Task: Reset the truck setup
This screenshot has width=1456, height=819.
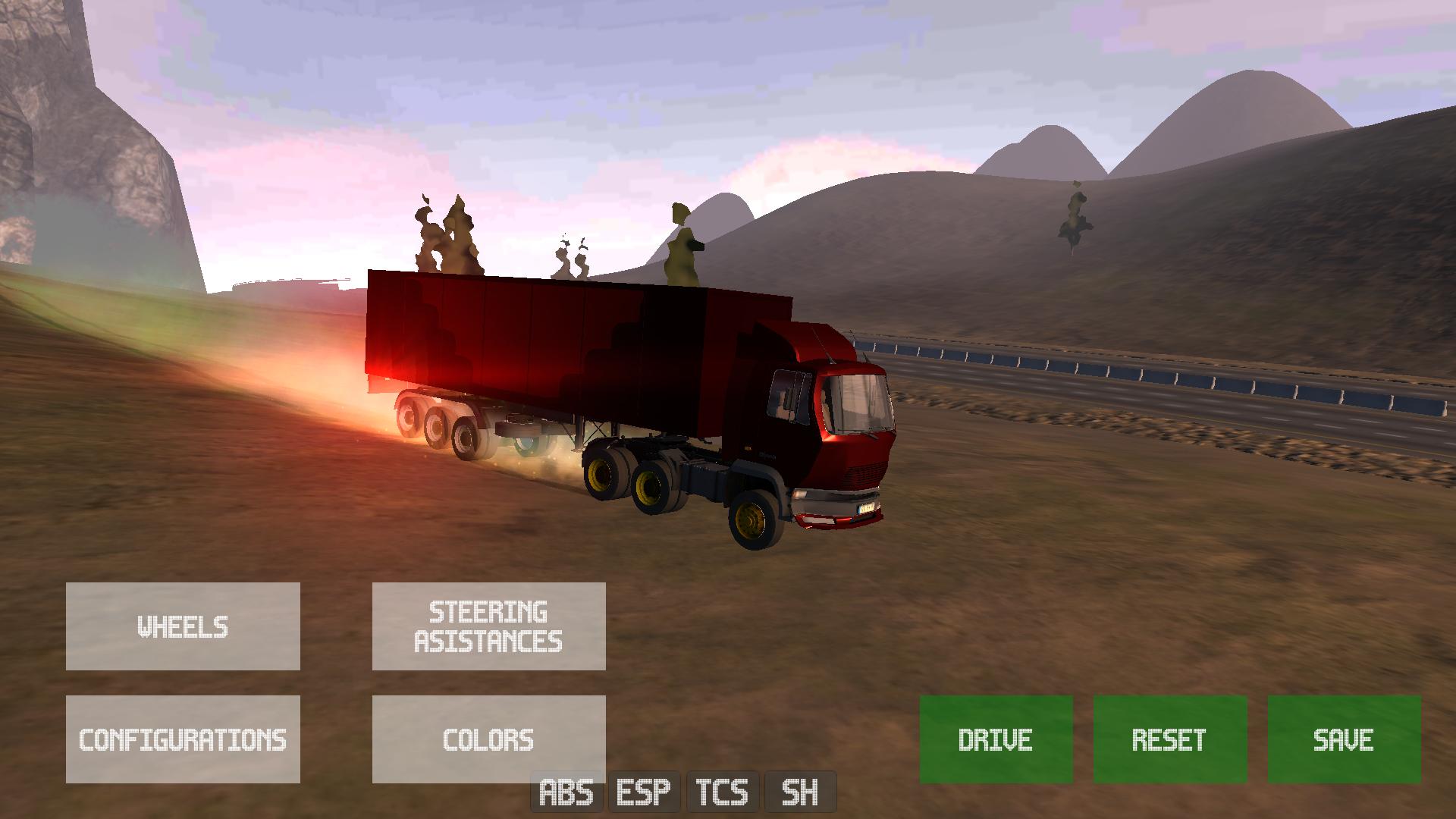Action: pyautogui.click(x=1169, y=739)
